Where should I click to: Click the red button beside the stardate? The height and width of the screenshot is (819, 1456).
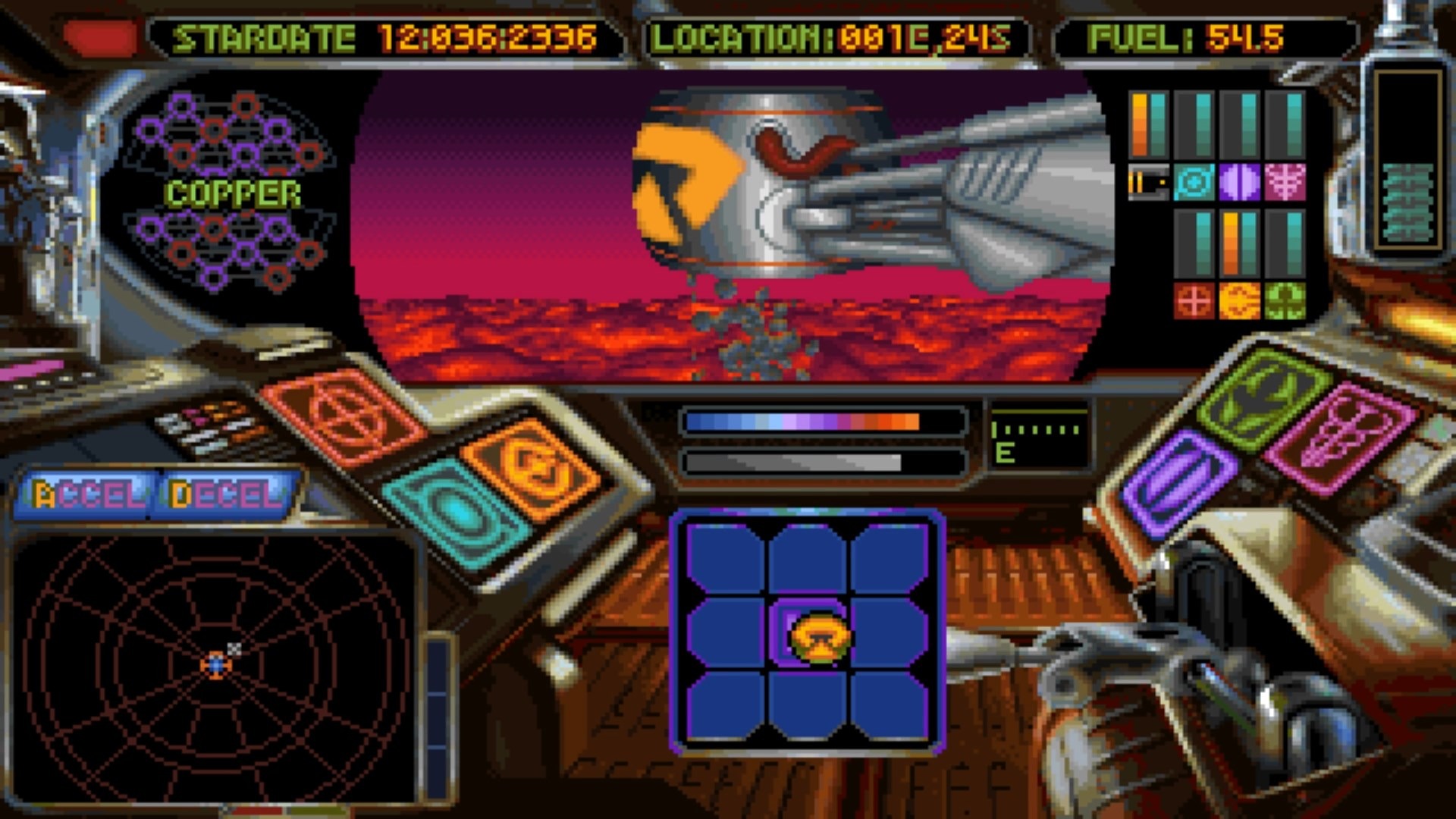coord(99,37)
